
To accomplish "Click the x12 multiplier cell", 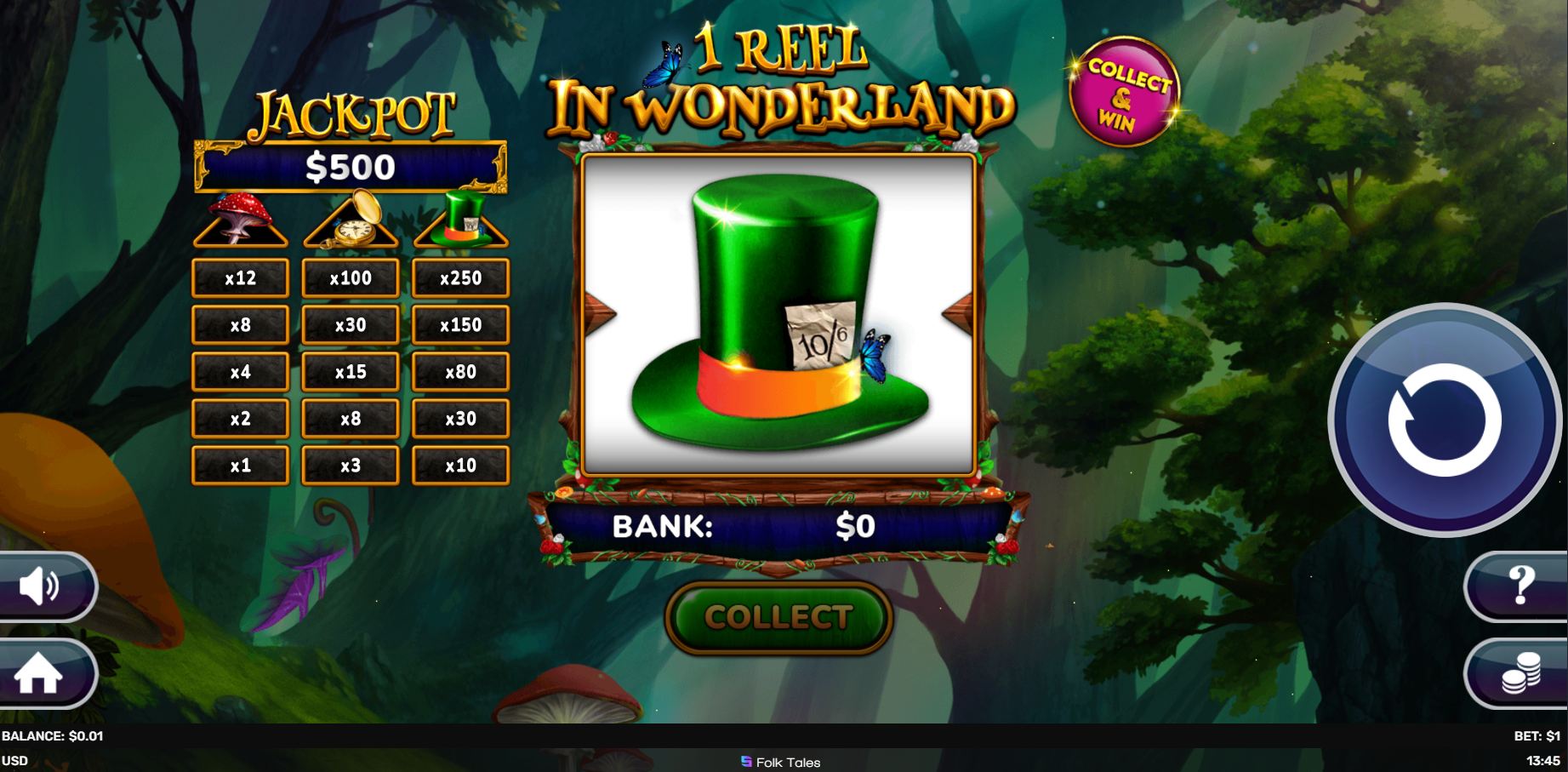I will coord(241,277).
